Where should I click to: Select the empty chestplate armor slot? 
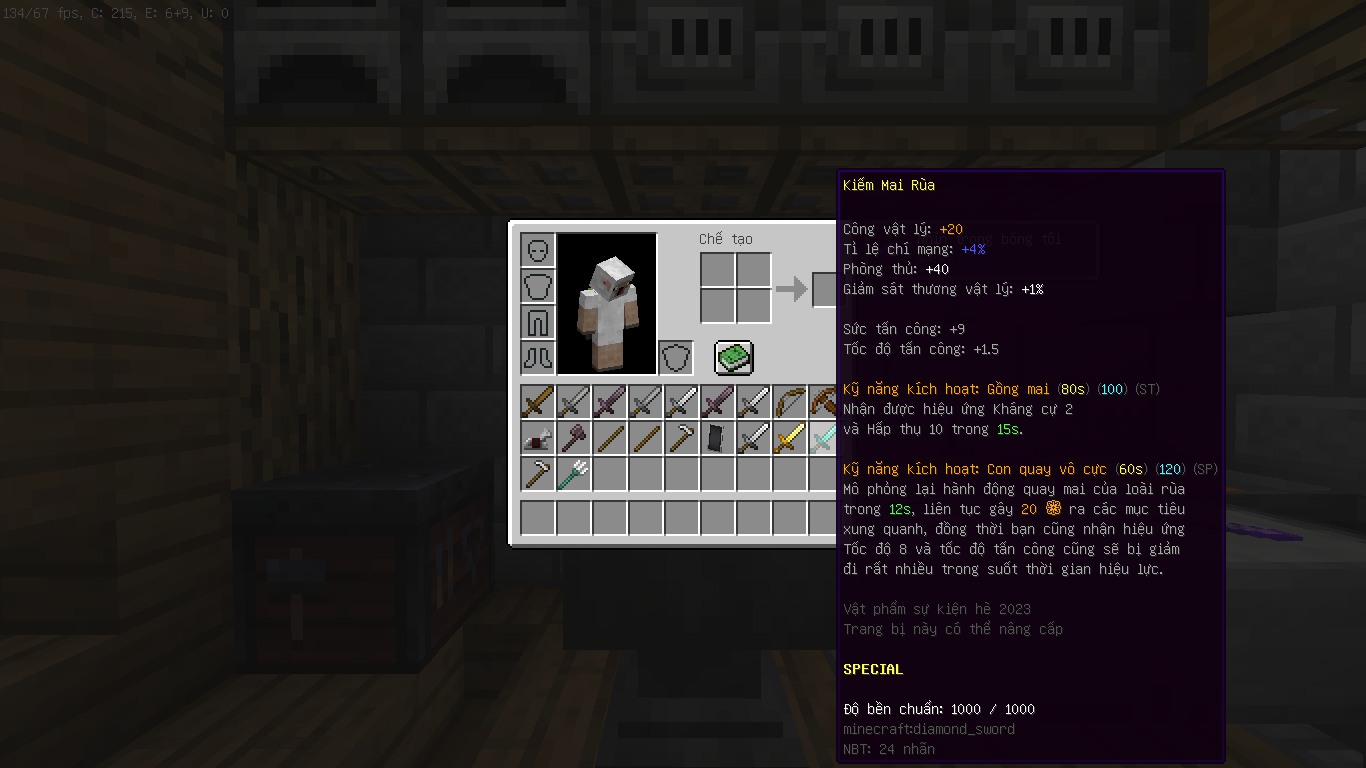tap(538, 286)
